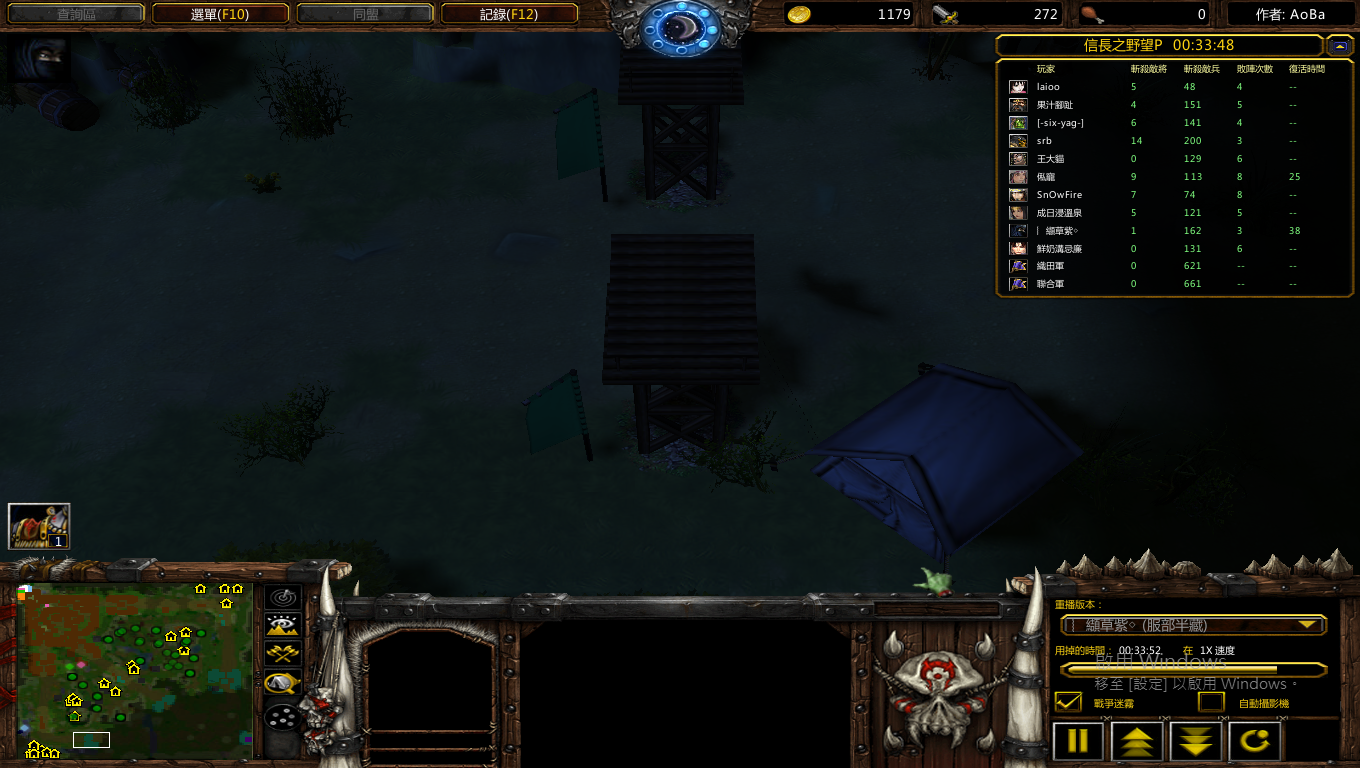This screenshot has width=1360, height=768.
Task: Open the replay player perspective dropdown
Action: 1193,625
